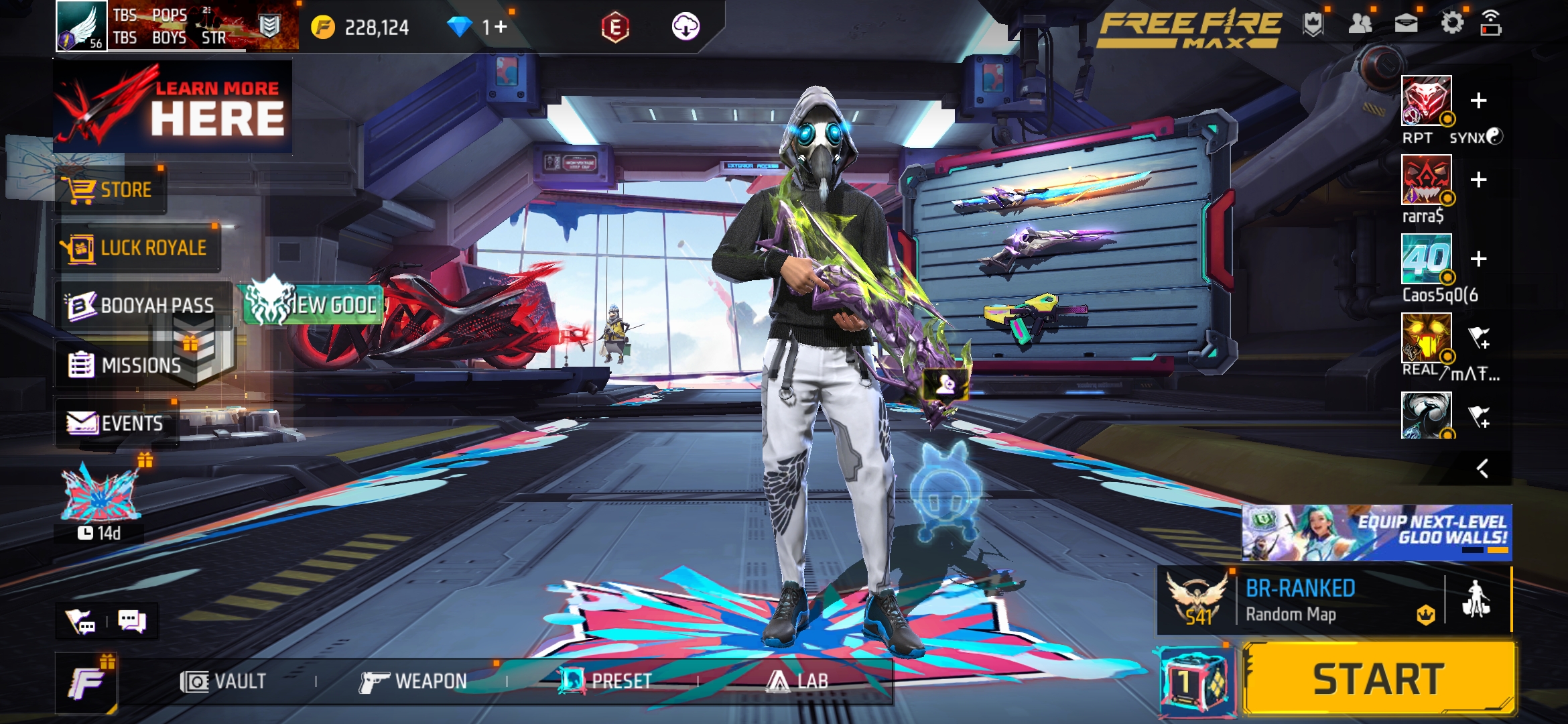Viewport: 1568px width, 724px height.
Task: Collapse the friends side panel arrow
Action: (1482, 468)
